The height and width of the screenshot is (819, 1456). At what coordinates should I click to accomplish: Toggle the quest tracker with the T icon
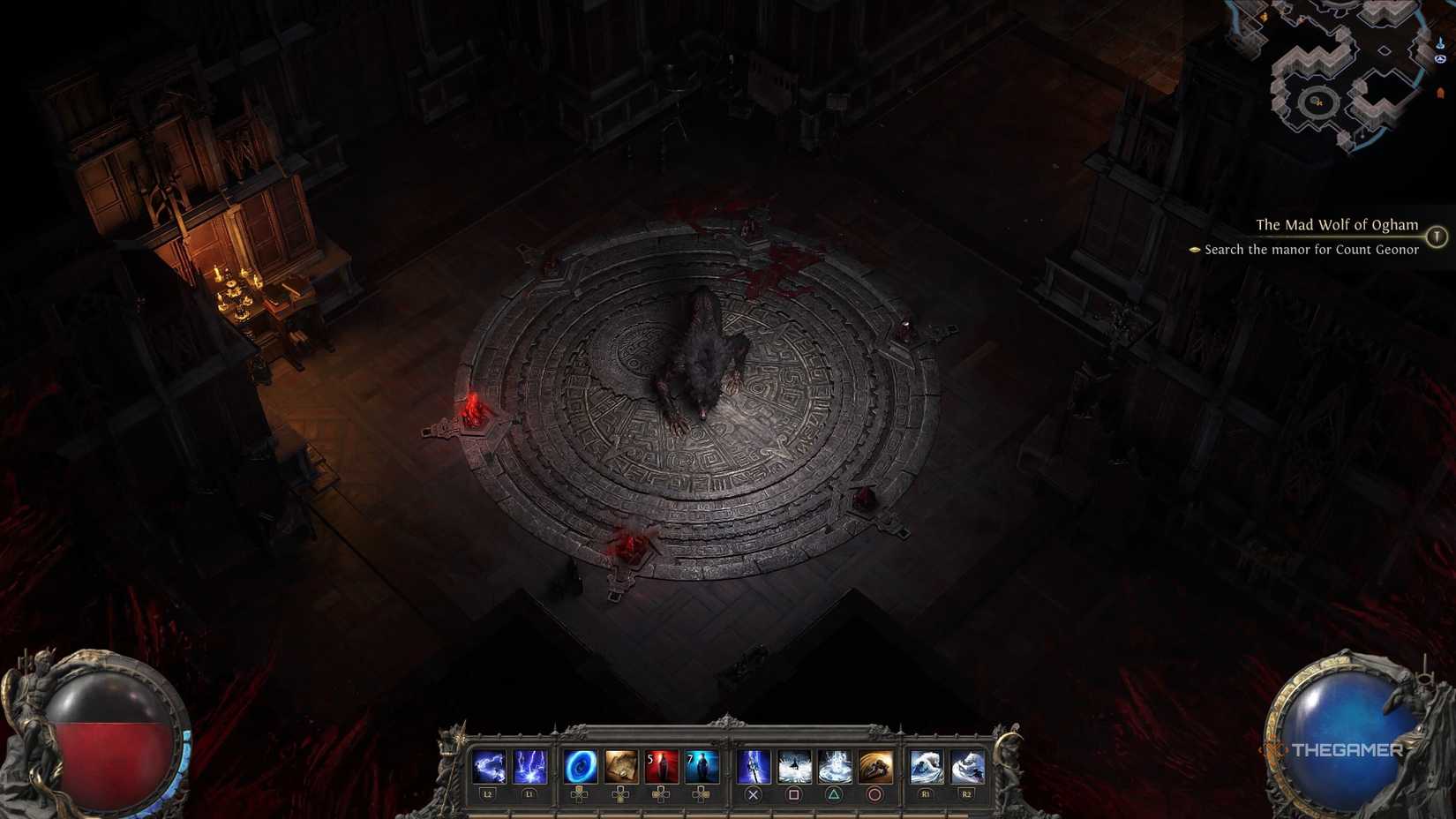tap(1438, 235)
